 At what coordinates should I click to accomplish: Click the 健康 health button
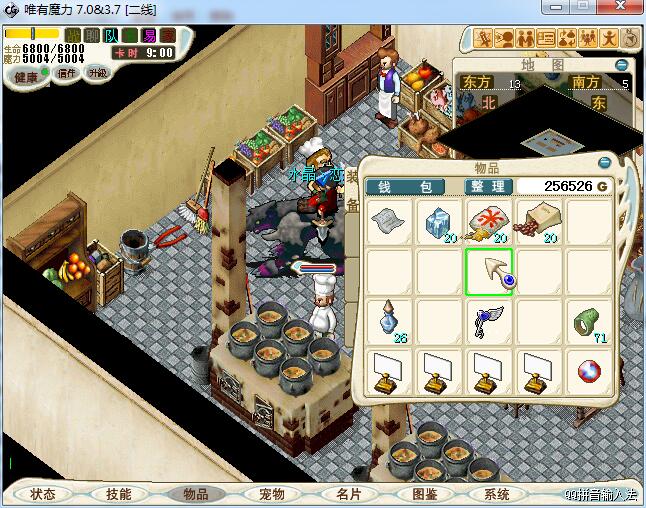[24, 76]
